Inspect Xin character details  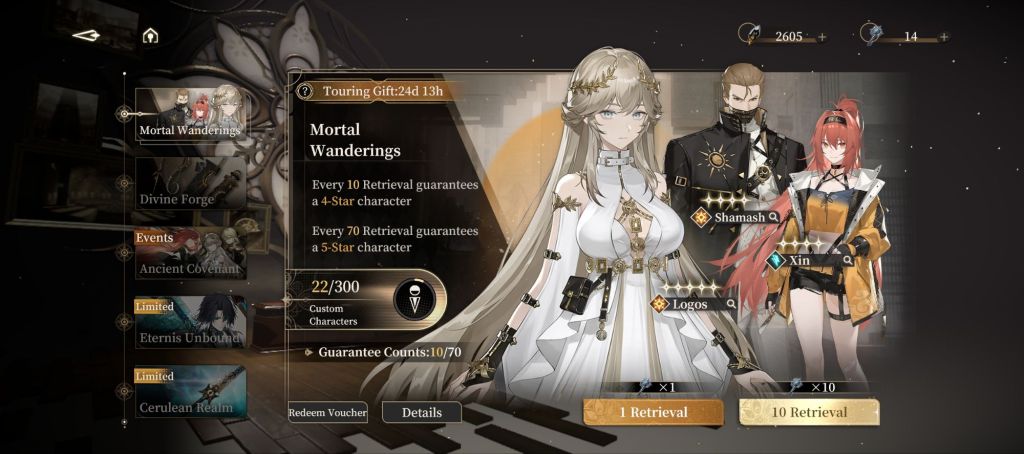(x=848, y=259)
